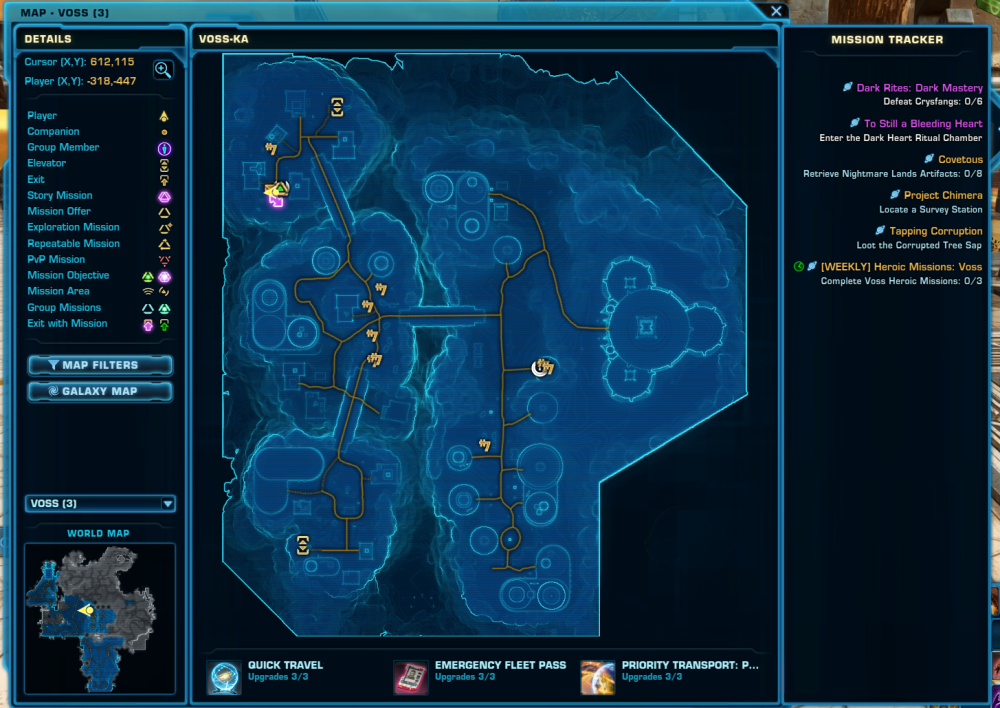Click the purple story mission marker on map

click(x=276, y=200)
